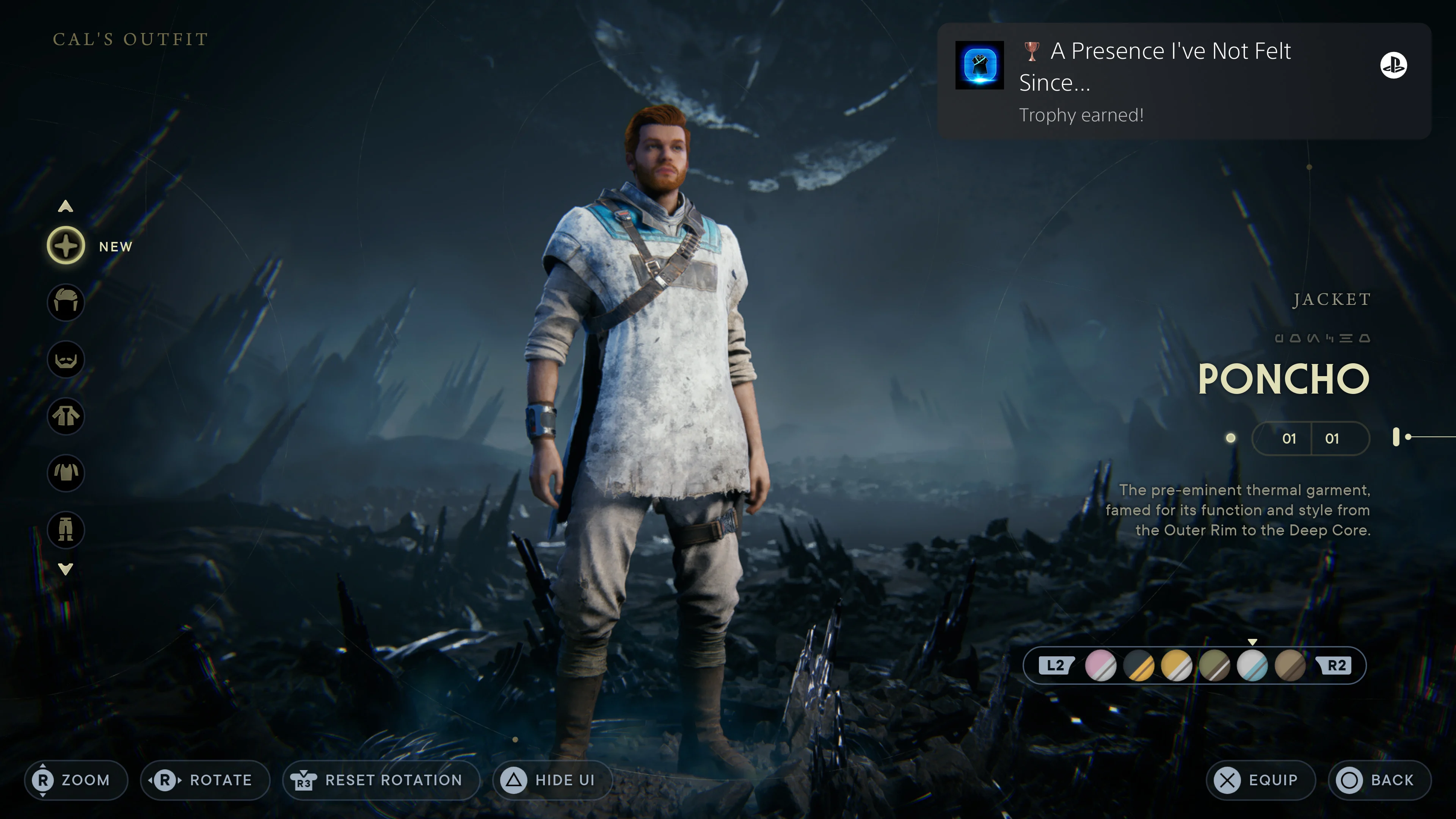Select the shirt customization category icon
Image resolution: width=1456 pixels, height=819 pixels.
[x=66, y=473]
